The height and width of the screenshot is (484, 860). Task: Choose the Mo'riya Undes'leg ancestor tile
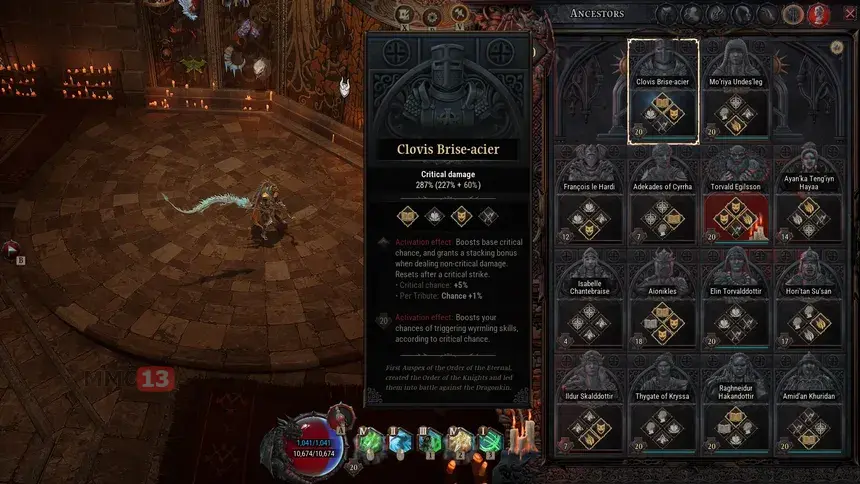coord(735,92)
